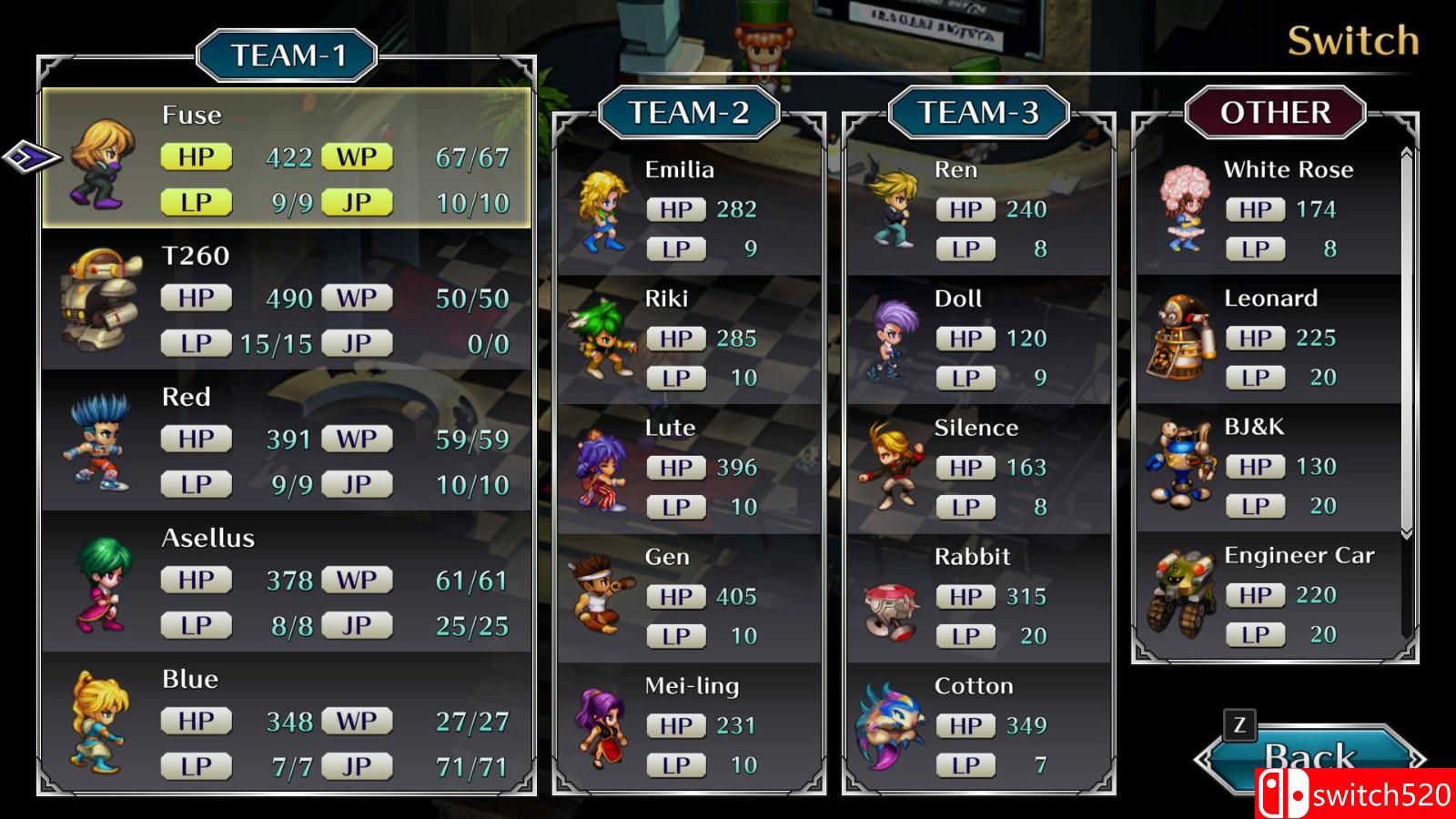The image size is (1456, 819).
Task: Click the Back button
Action: point(1310,755)
